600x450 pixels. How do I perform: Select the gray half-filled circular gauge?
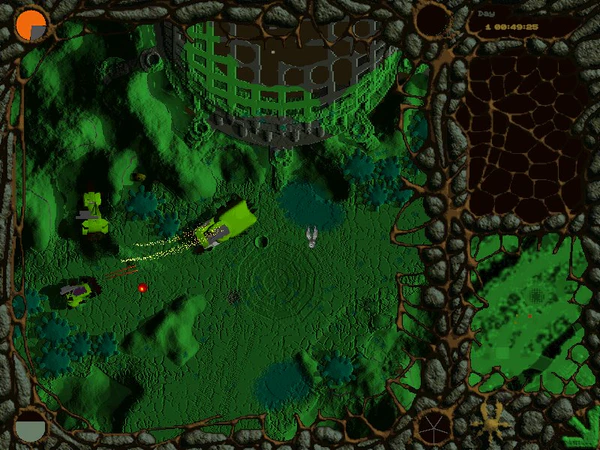(31, 426)
